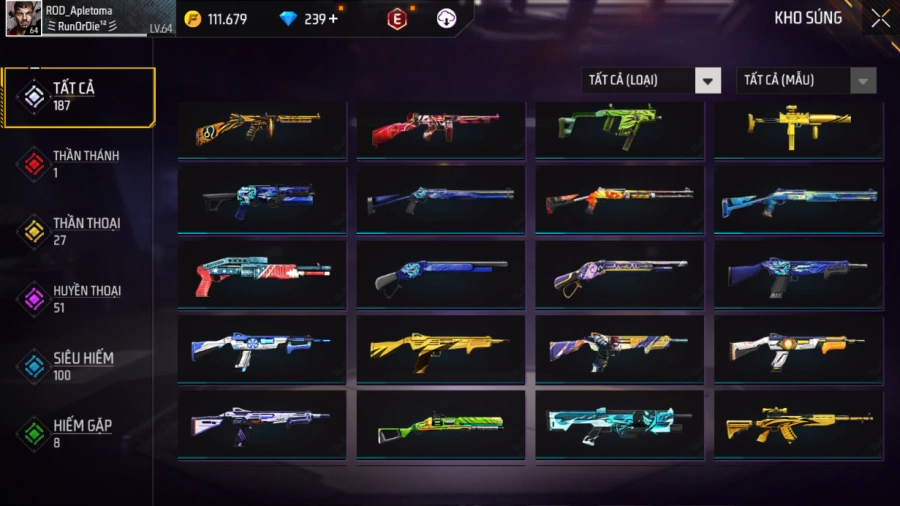Show the Huyền Thoại weapon skins
This screenshot has width=900, height=506.
[x=78, y=299]
